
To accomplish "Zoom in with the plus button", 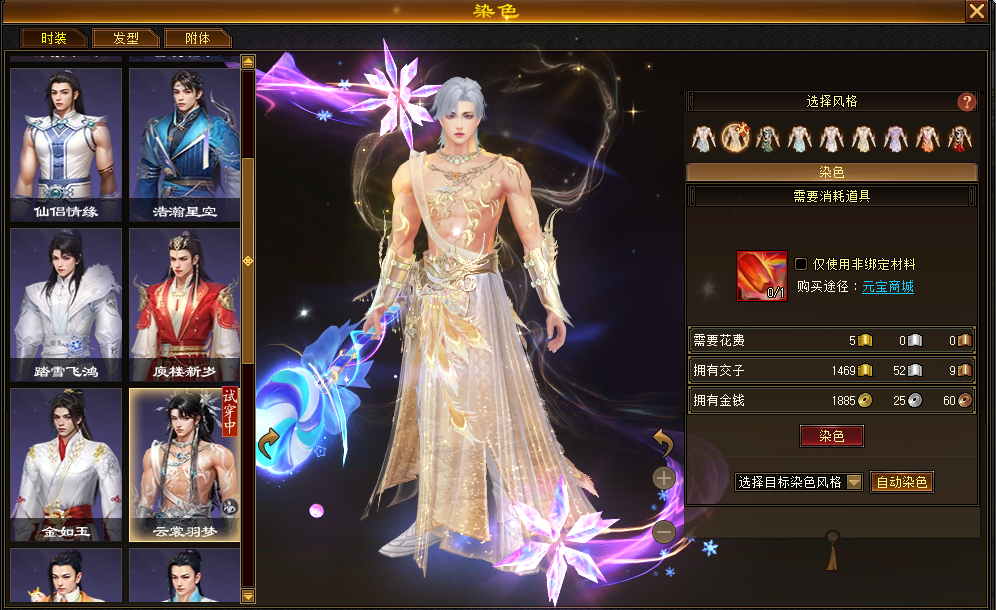I will [664, 478].
